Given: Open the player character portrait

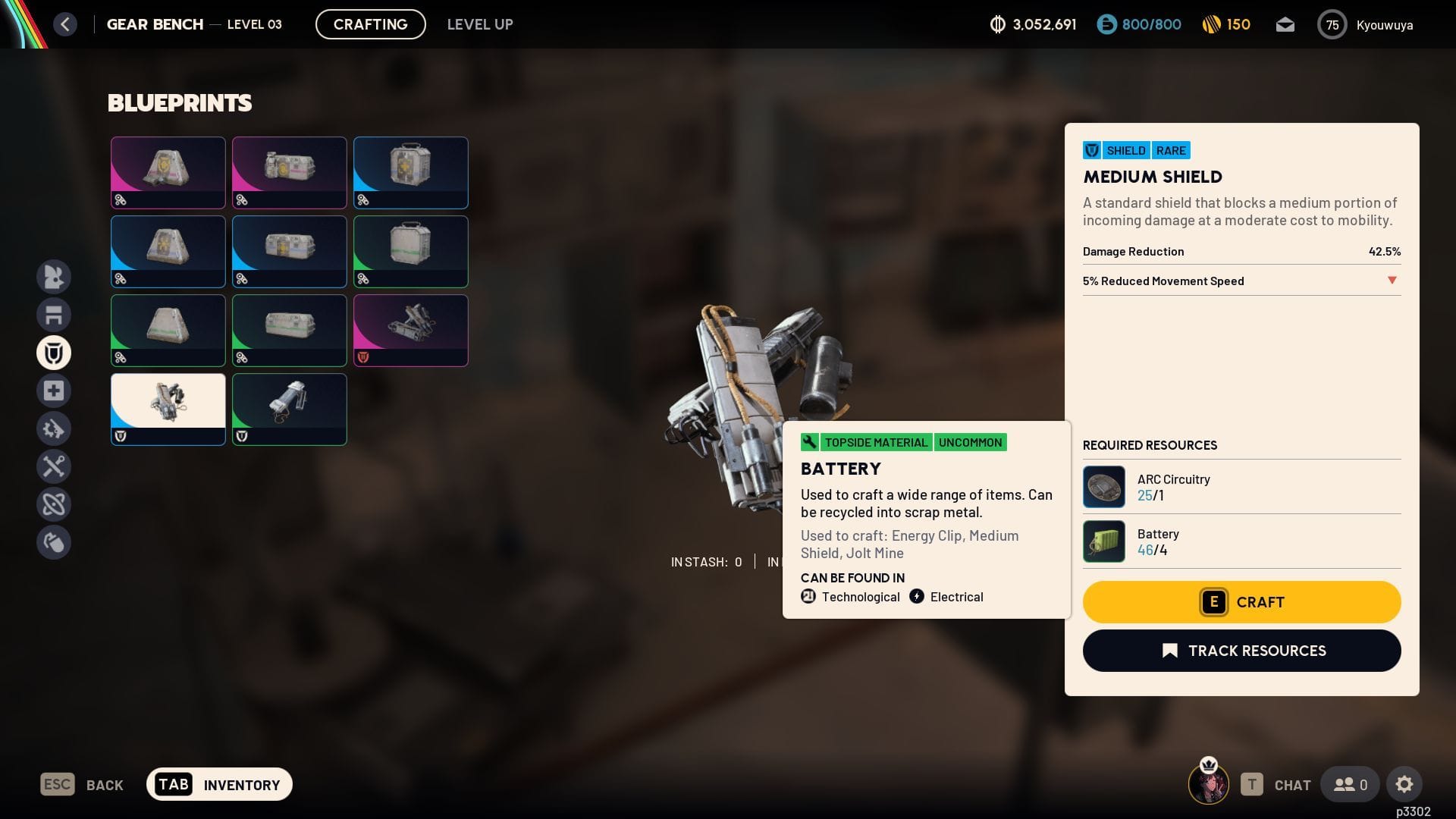Looking at the screenshot, I should tap(1208, 784).
